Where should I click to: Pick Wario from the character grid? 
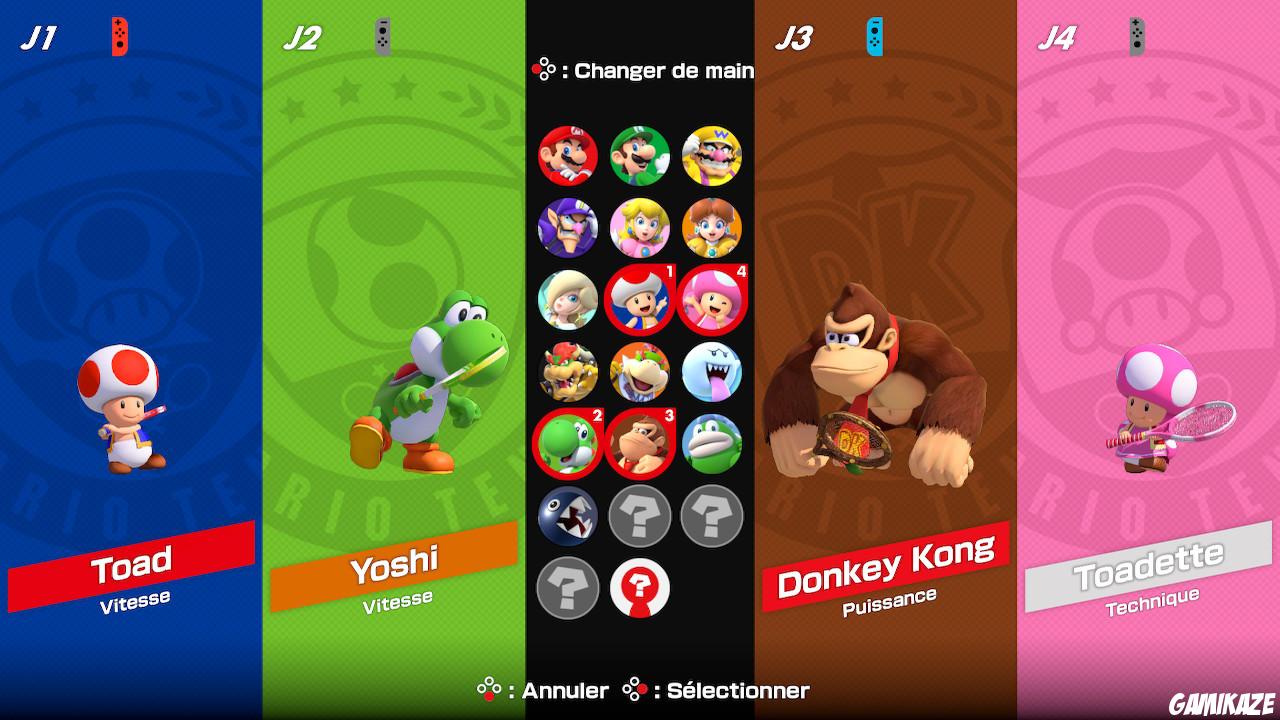click(712, 156)
